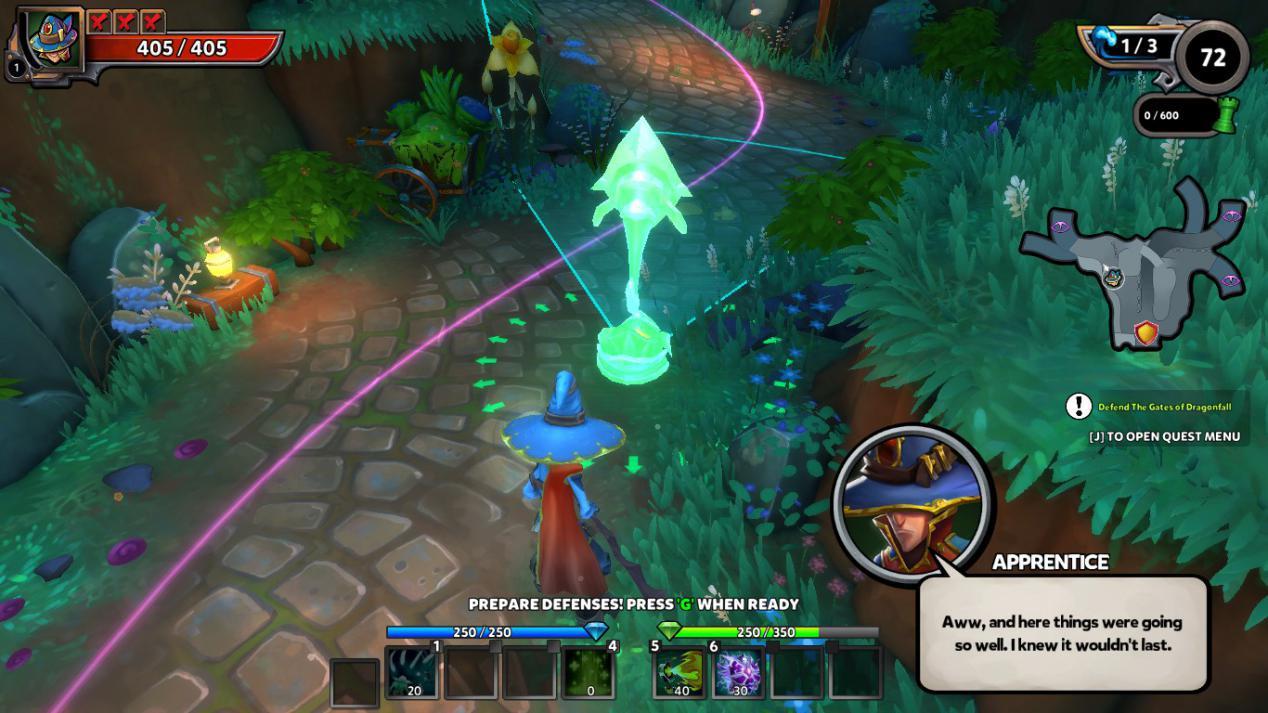Click the shield marker on the minimap

click(1146, 333)
